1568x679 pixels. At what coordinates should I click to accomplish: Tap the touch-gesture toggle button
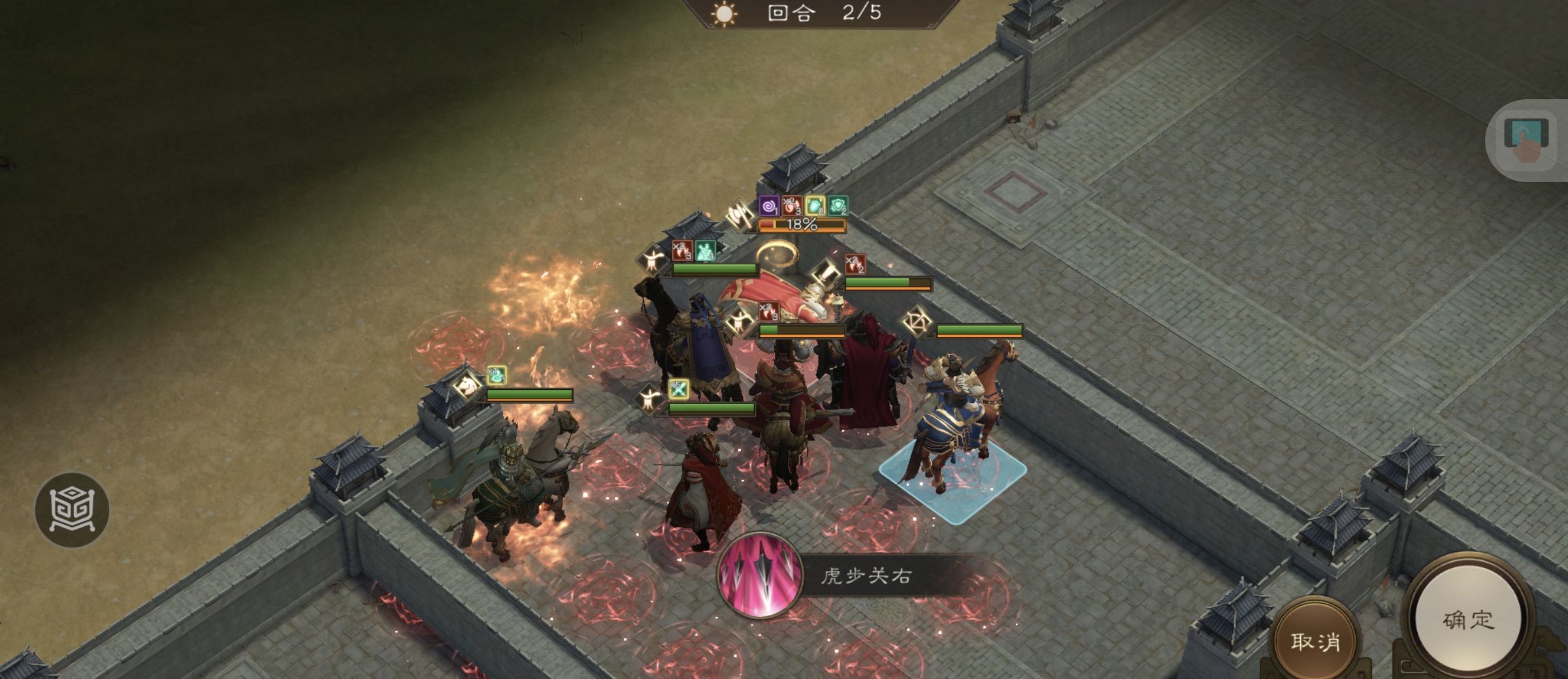click(1526, 140)
